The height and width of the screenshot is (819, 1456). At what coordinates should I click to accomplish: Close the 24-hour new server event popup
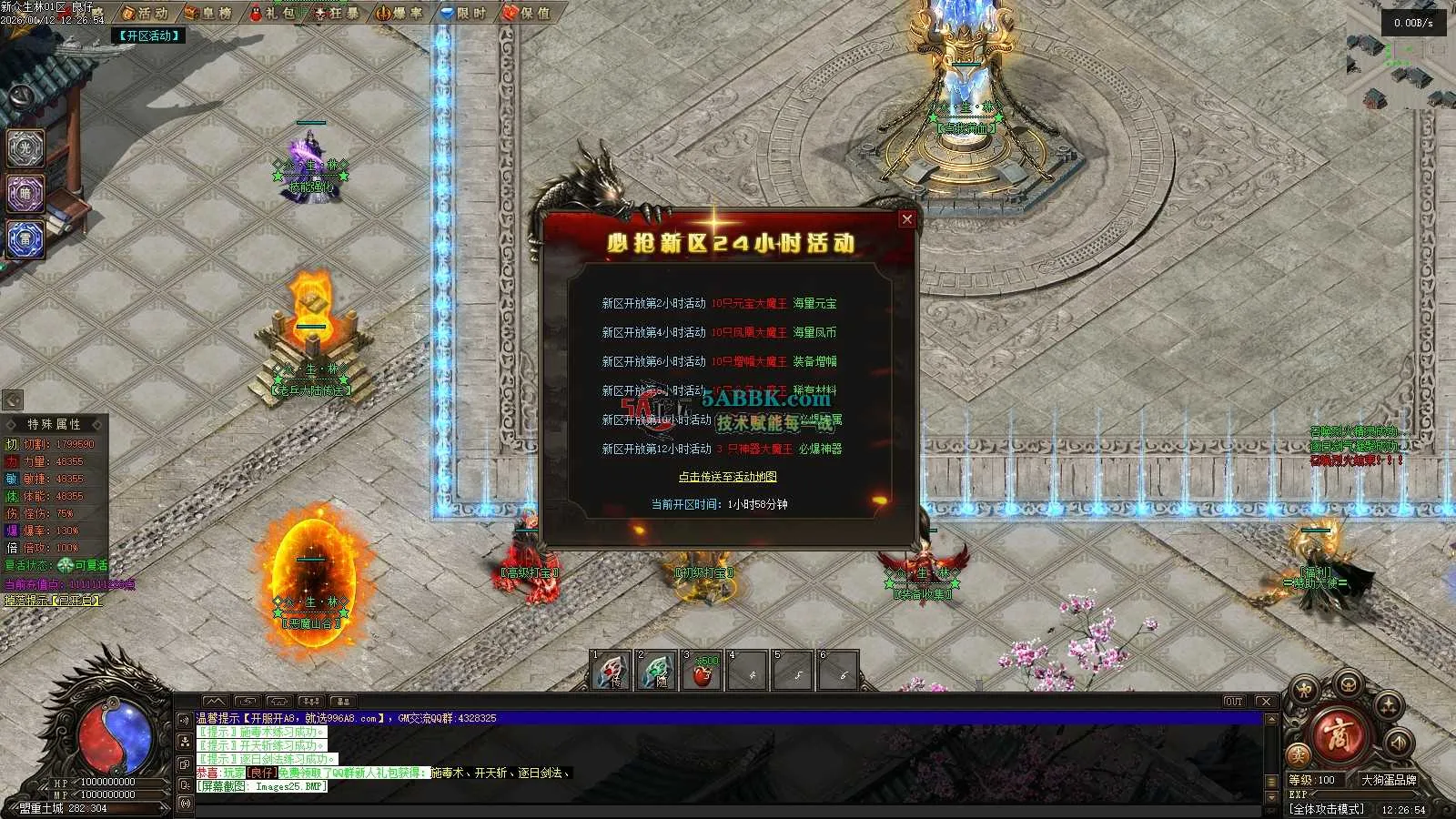point(906,219)
